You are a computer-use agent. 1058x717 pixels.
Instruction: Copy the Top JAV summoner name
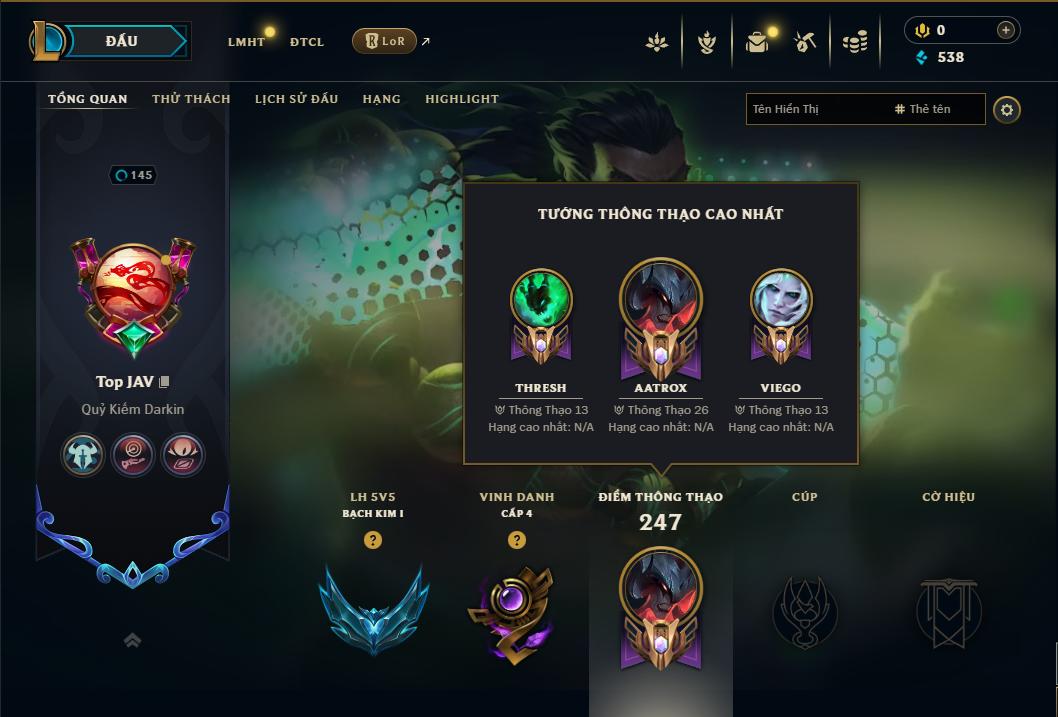[165, 382]
